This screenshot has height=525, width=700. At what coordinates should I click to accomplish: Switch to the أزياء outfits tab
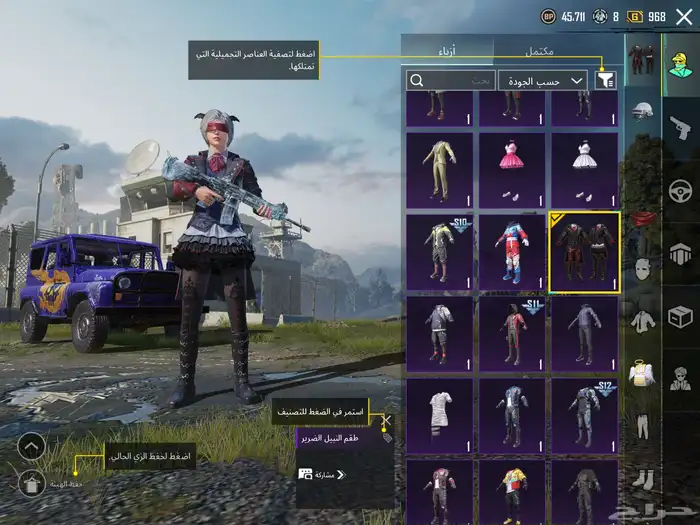point(447,51)
